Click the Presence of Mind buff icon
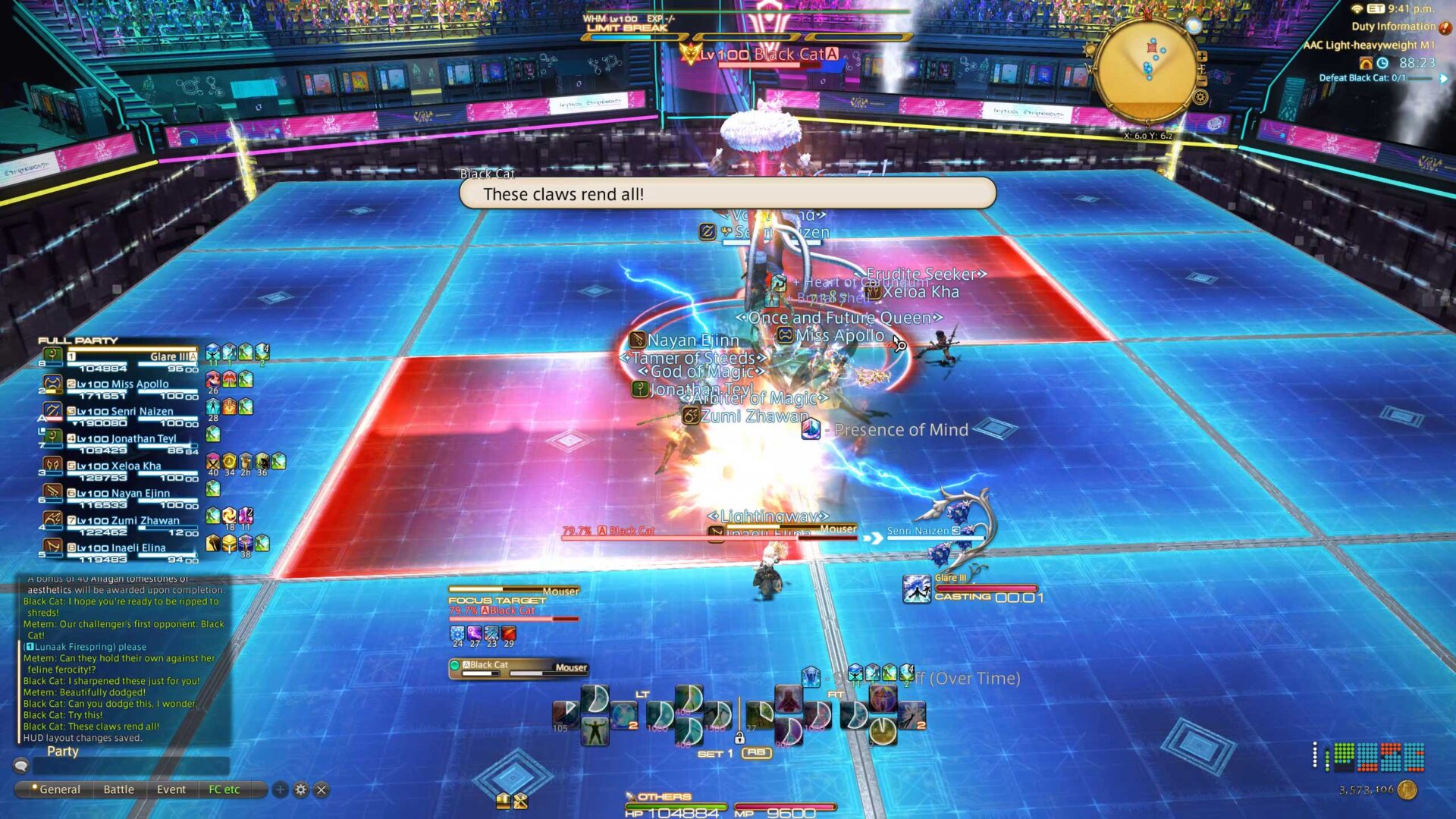This screenshot has height=819, width=1456. 813,430
